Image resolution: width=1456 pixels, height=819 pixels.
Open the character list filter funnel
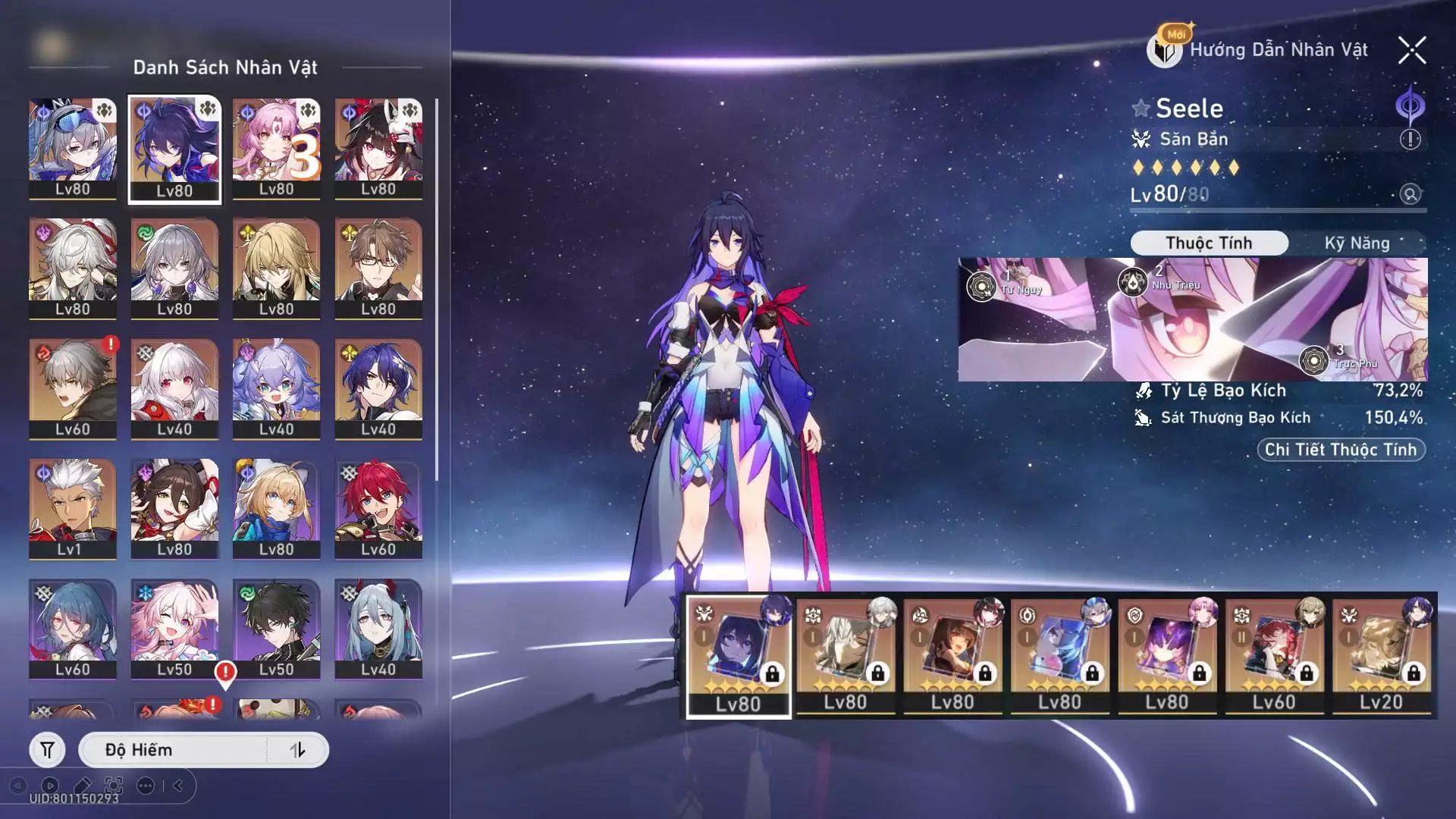click(47, 750)
